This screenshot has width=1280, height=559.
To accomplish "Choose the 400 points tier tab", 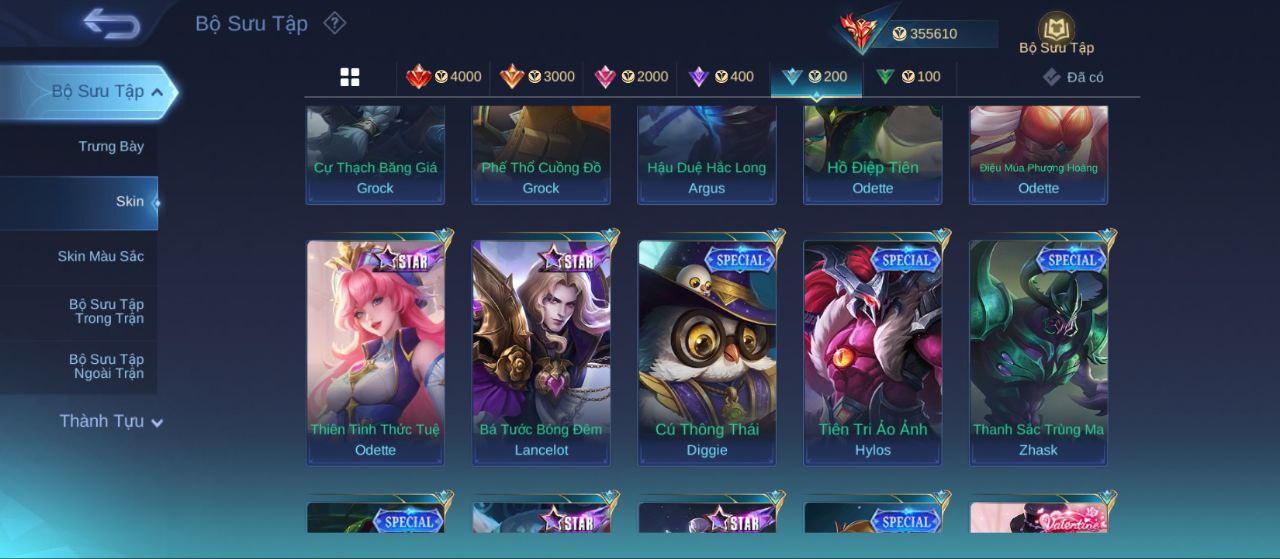I will coord(722,77).
